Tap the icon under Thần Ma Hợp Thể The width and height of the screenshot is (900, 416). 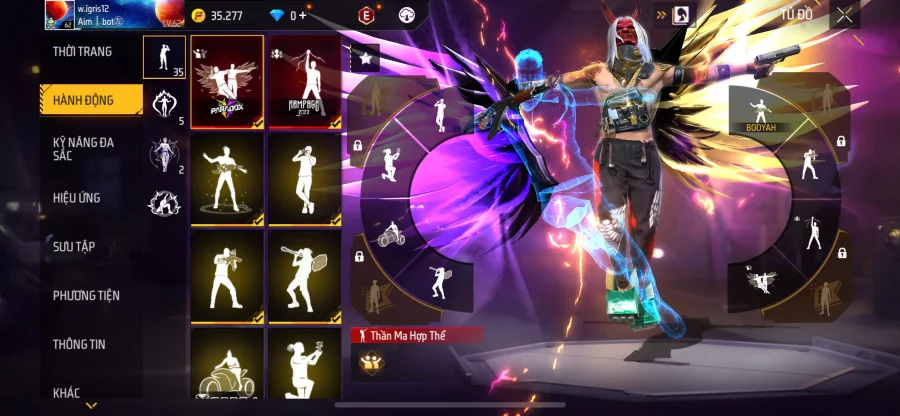tap(369, 363)
